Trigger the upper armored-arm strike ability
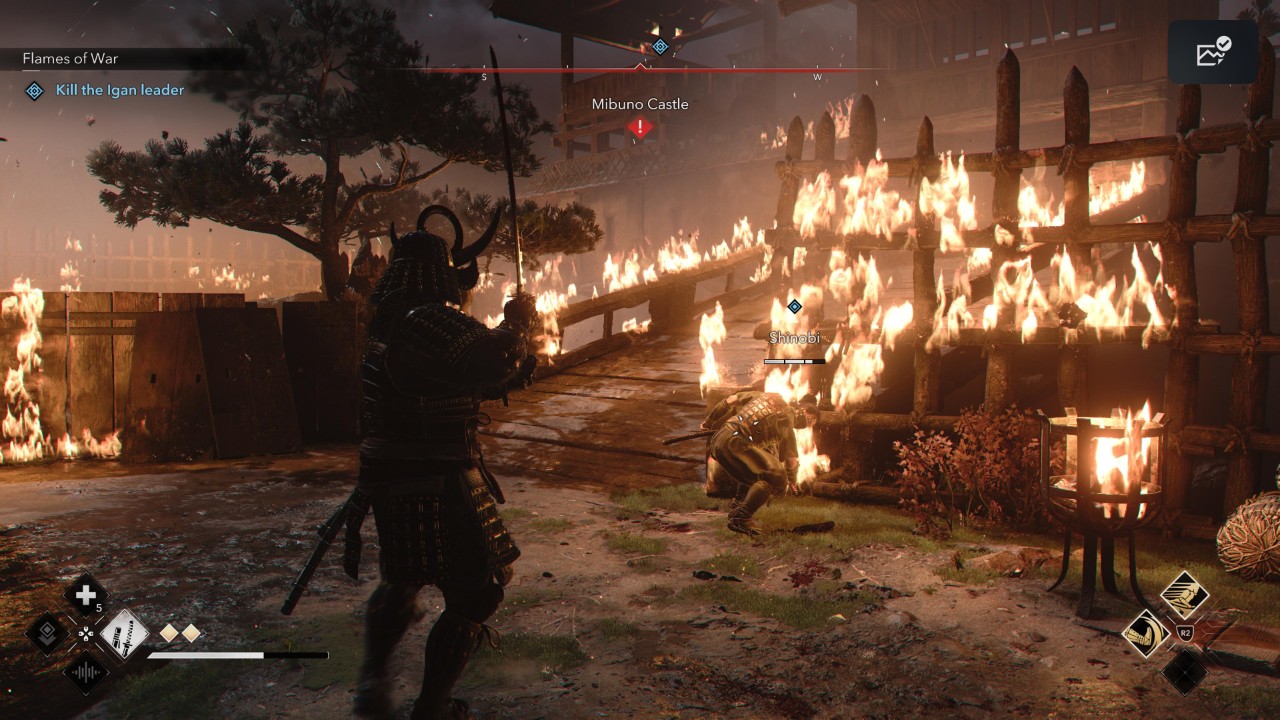This screenshot has width=1280, height=720. (1185, 596)
